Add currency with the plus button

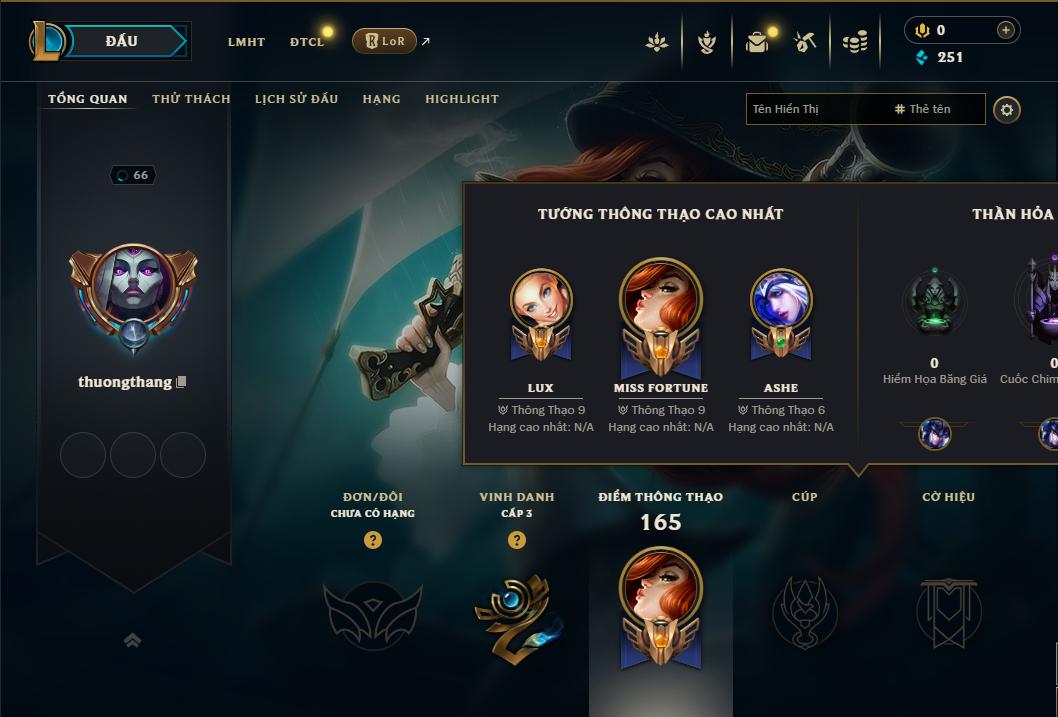[1005, 30]
